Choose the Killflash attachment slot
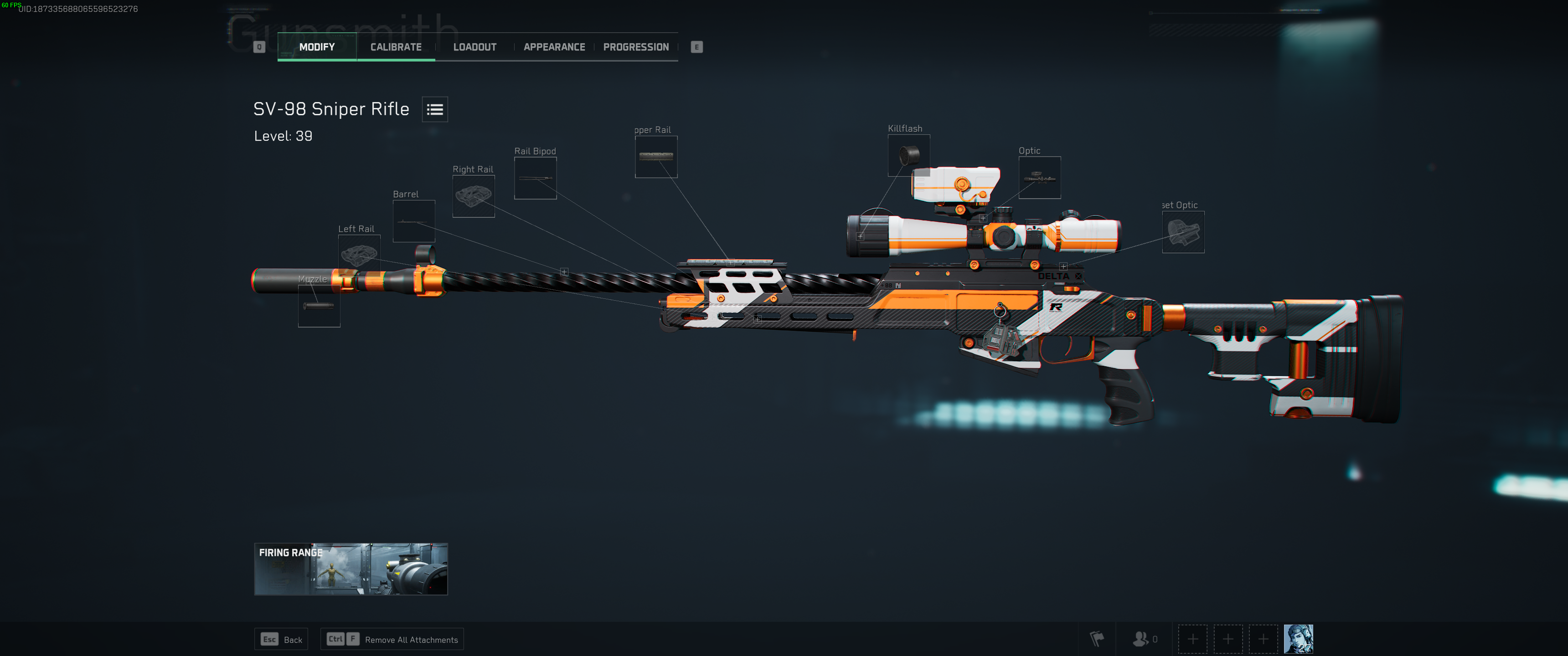The width and height of the screenshot is (1568, 656). coord(909,155)
